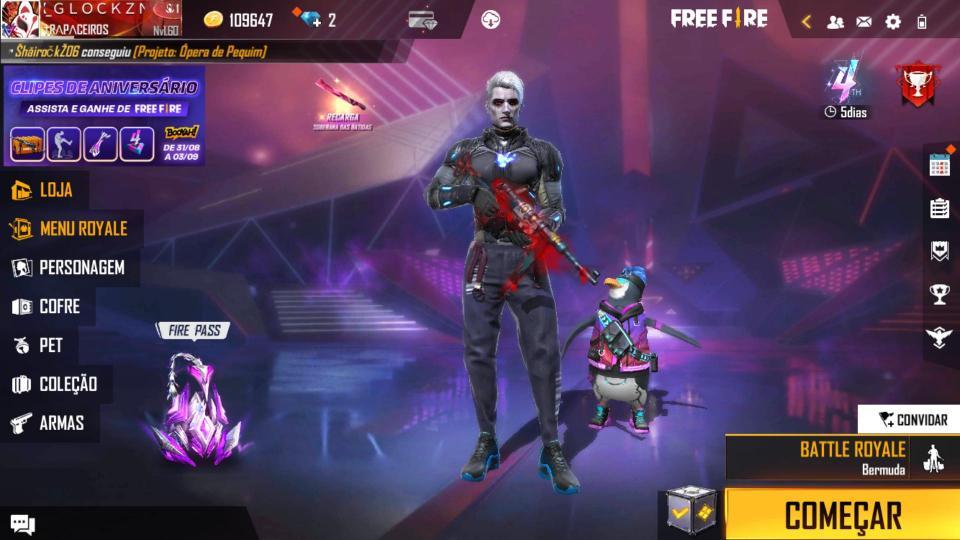Open the chat speech bubble

pyautogui.click(x=23, y=524)
